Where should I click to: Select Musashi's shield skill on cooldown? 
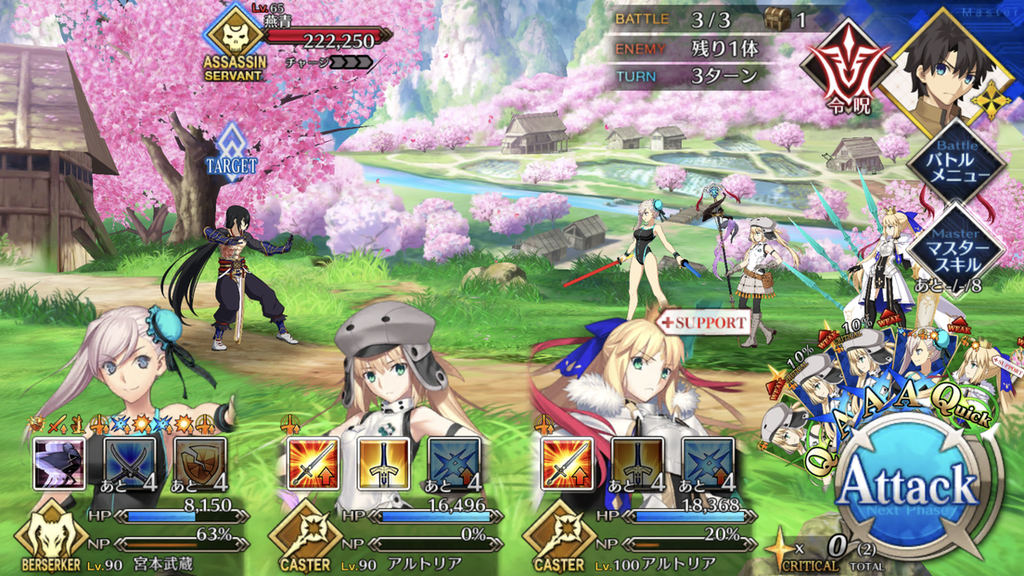point(200,464)
